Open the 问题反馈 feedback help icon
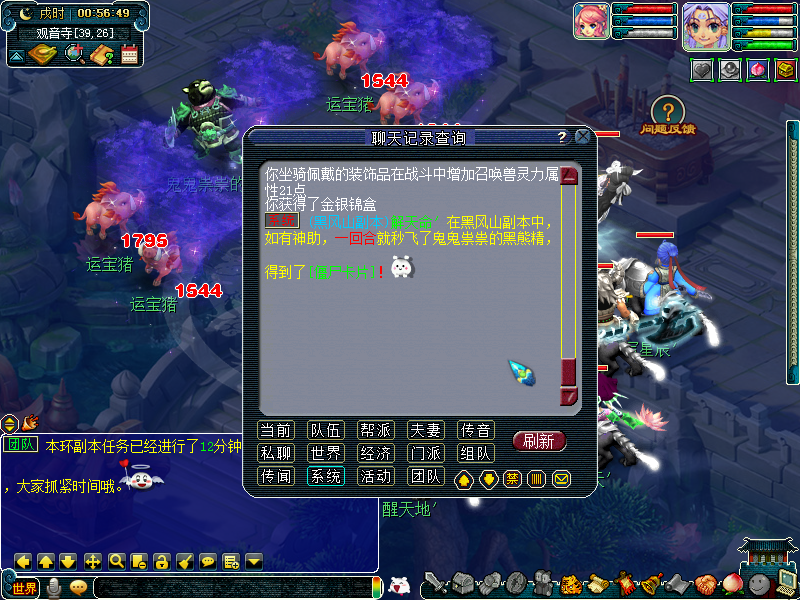The height and width of the screenshot is (600, 800). pyautogui.click(x=668, y=112)
